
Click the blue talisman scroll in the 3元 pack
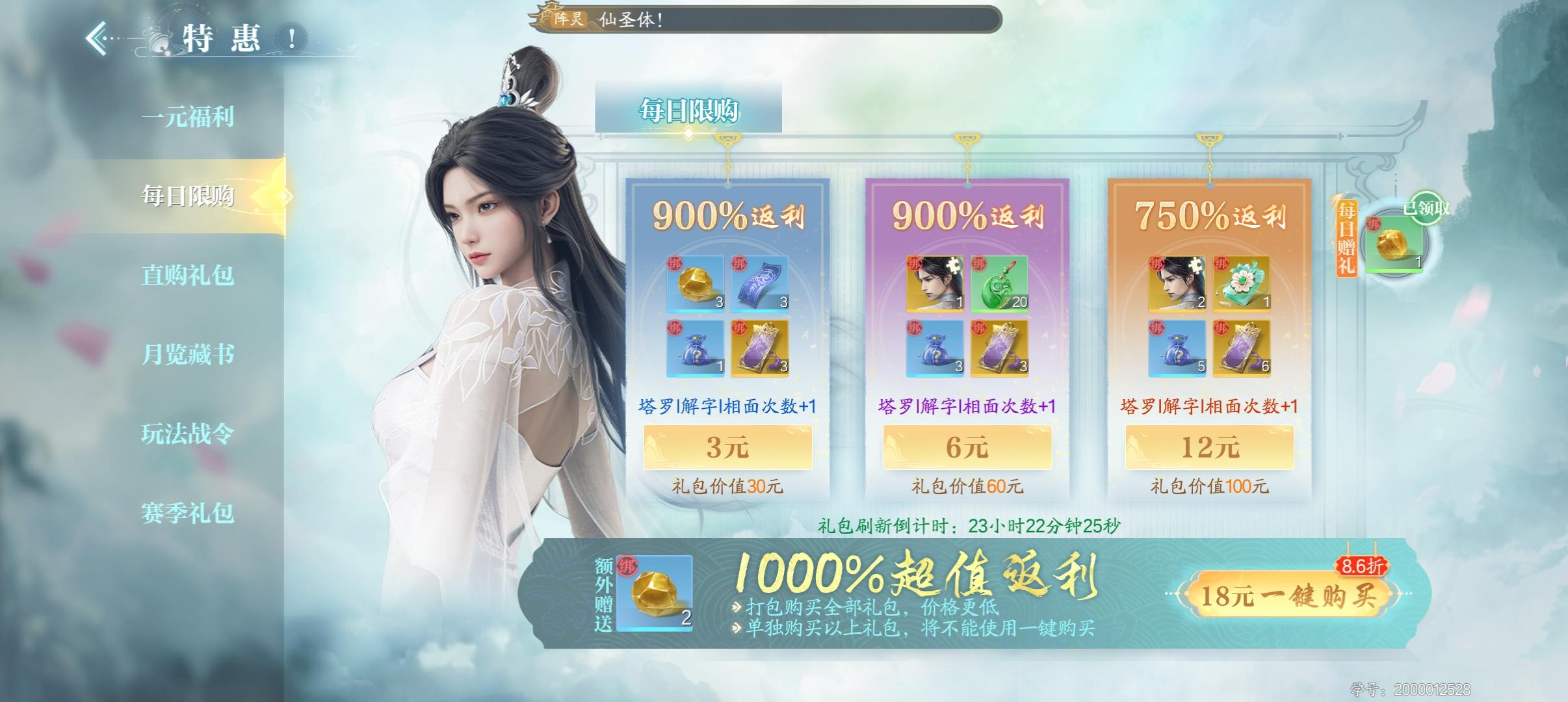[759, 283]
